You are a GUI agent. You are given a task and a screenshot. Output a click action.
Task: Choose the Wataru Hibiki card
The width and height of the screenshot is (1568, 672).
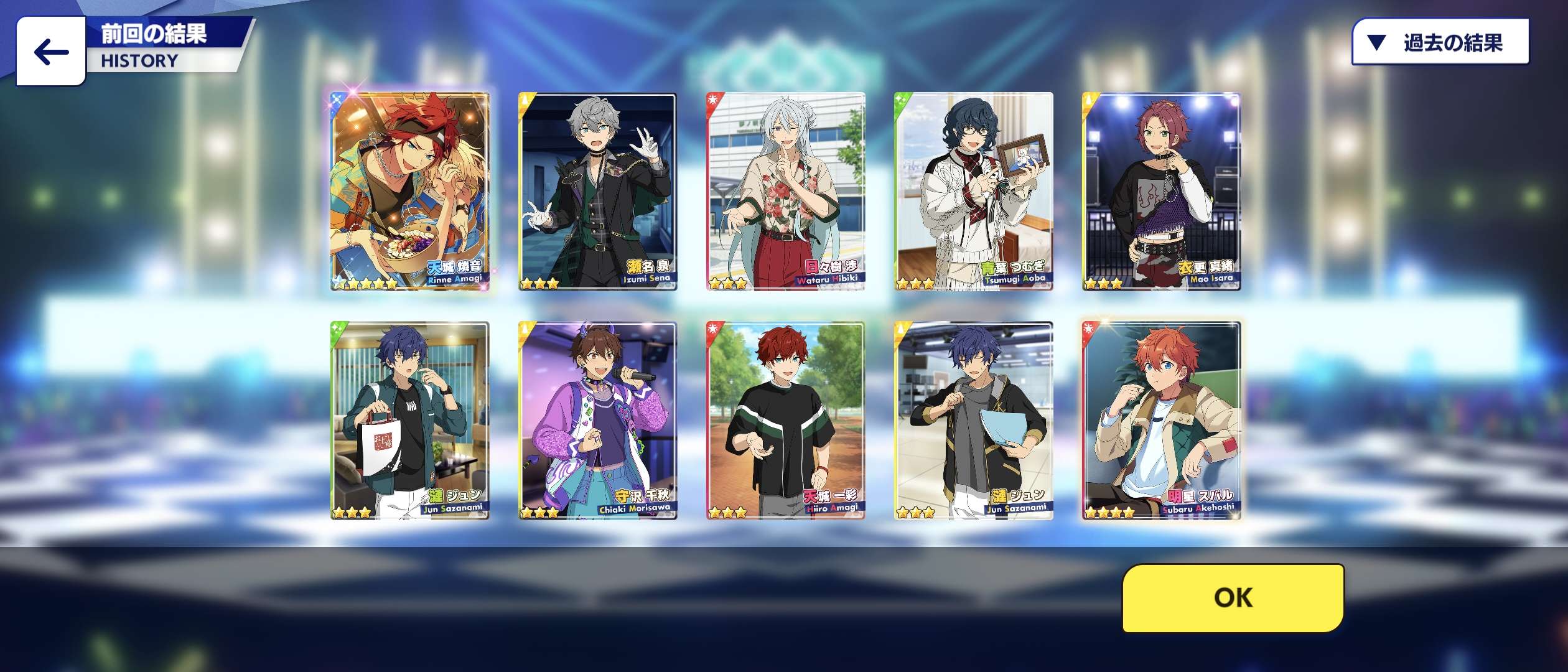coord(786,191)
